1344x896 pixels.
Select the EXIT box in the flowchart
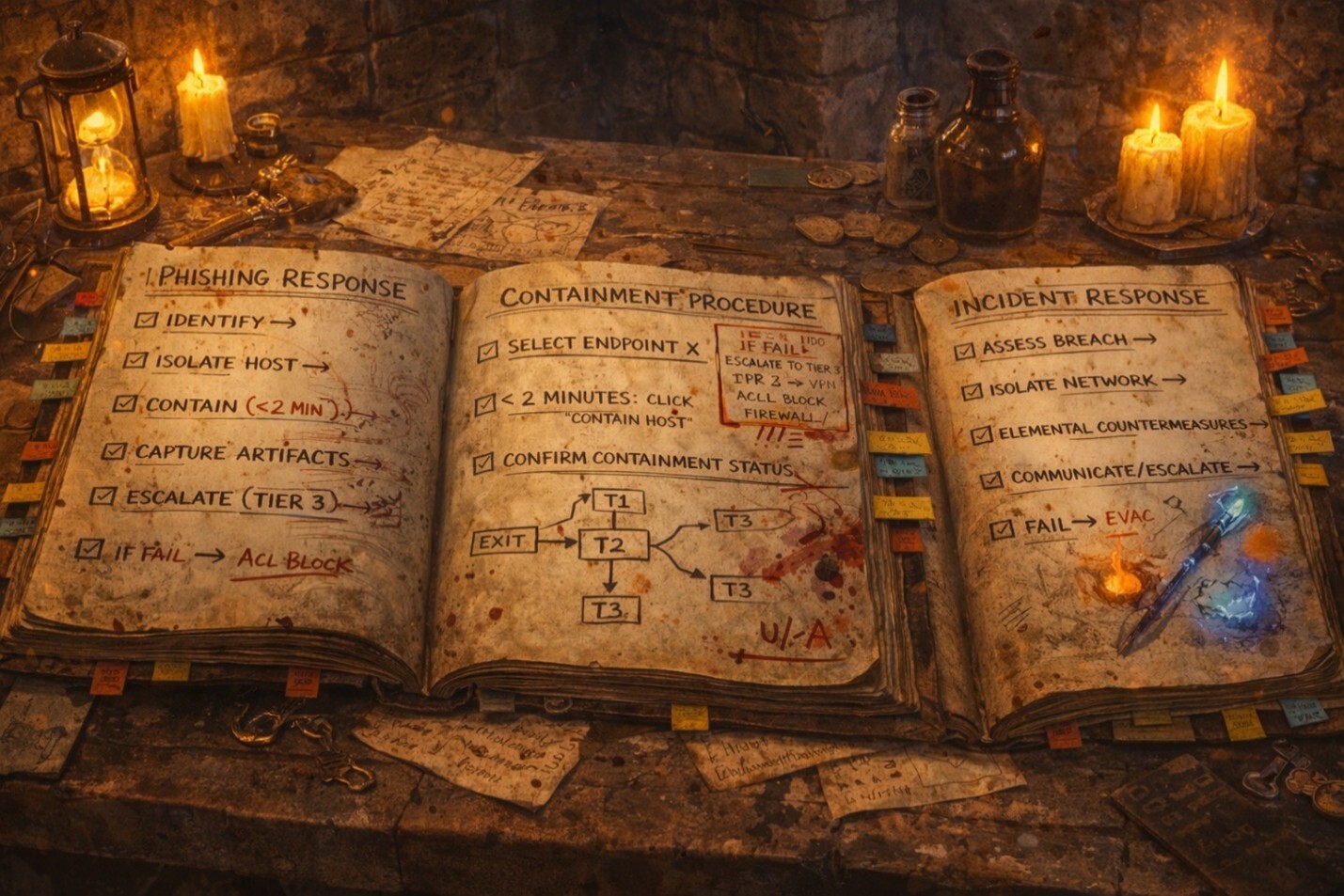(501, 542)
